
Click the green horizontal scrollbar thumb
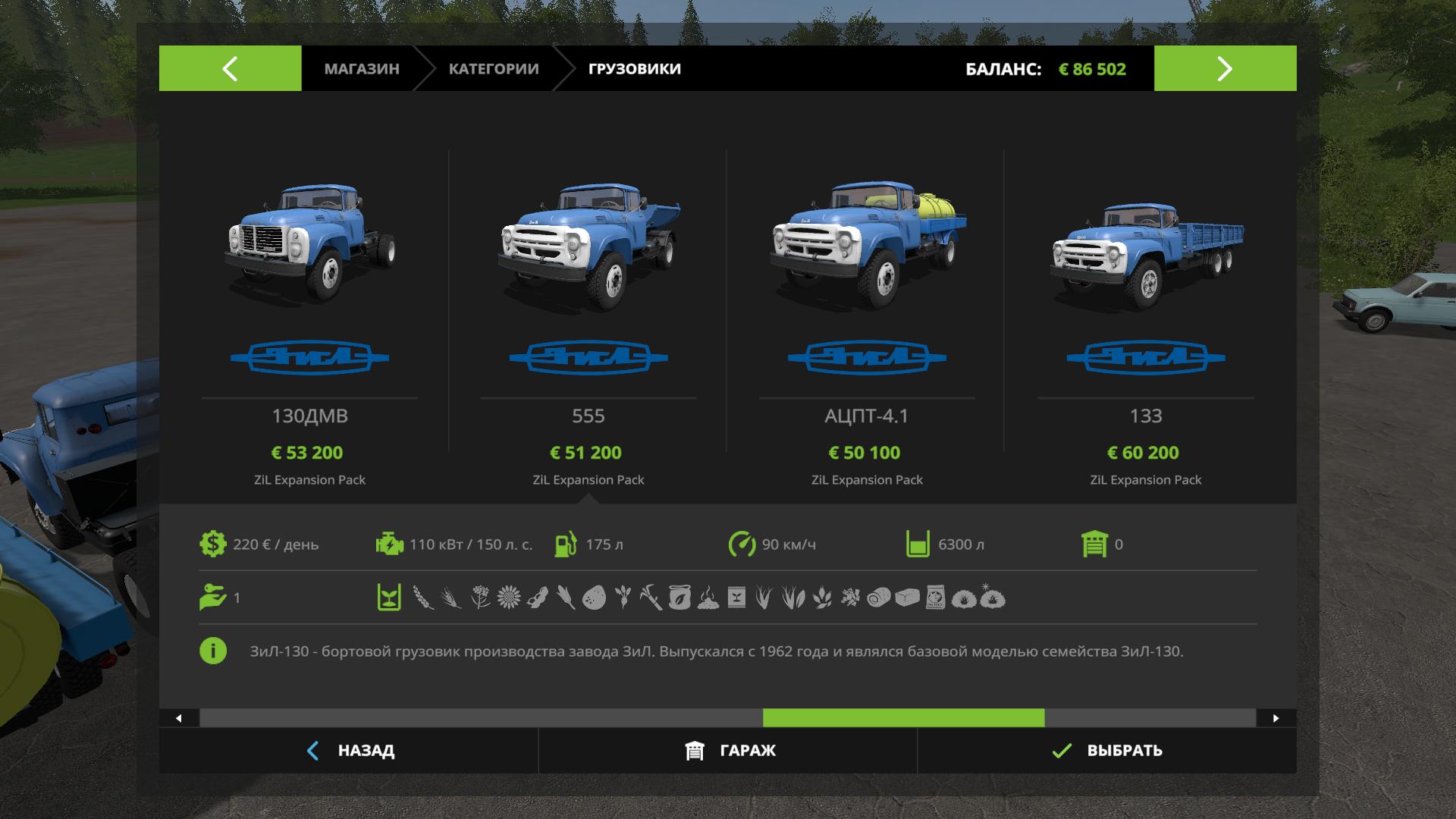point(903,718)
